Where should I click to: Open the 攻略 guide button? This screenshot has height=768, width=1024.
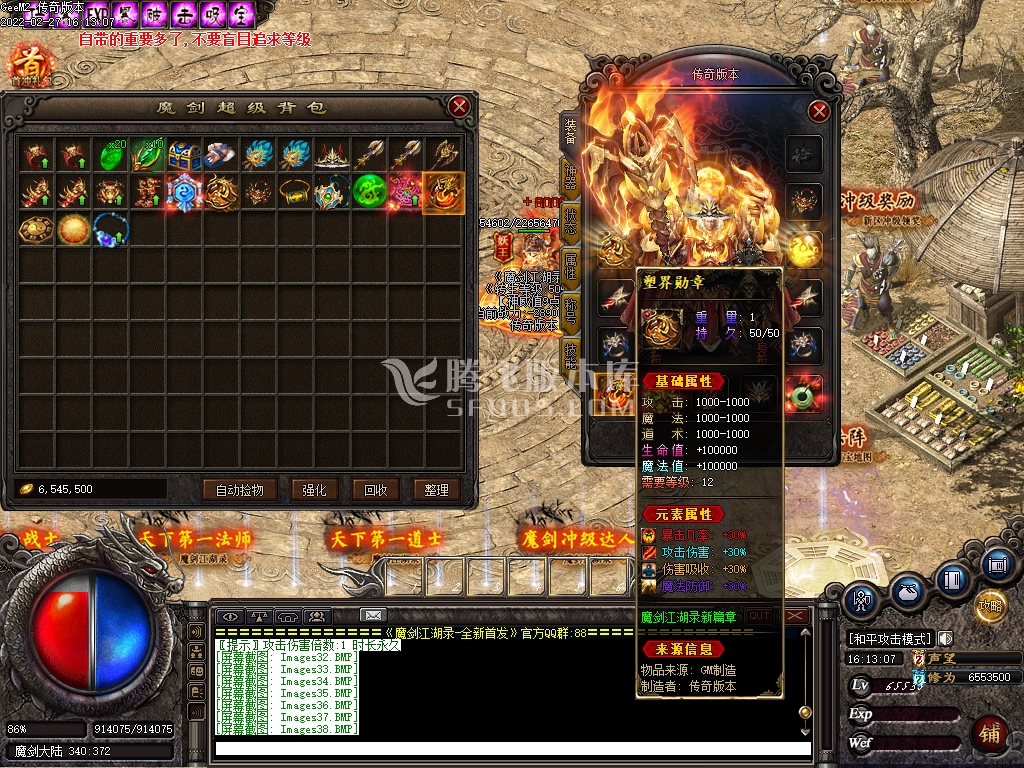click(990, 605)
